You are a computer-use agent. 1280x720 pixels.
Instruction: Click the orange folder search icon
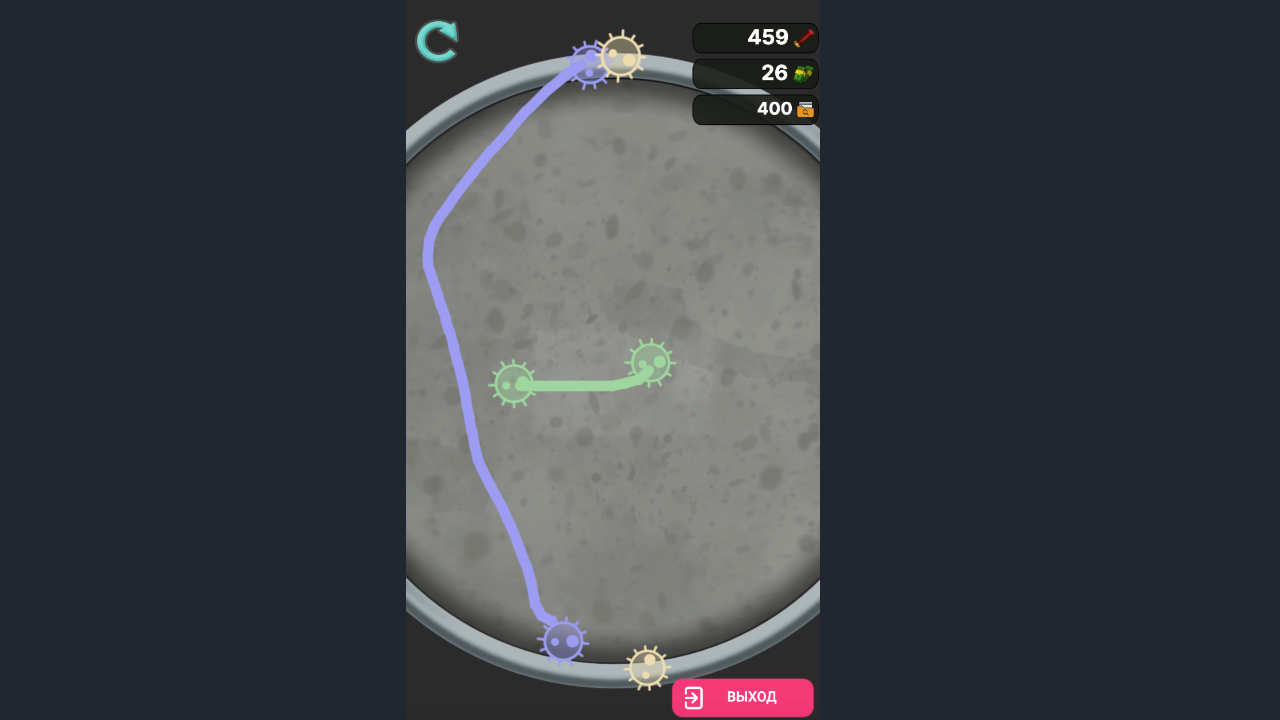[806, 109]
